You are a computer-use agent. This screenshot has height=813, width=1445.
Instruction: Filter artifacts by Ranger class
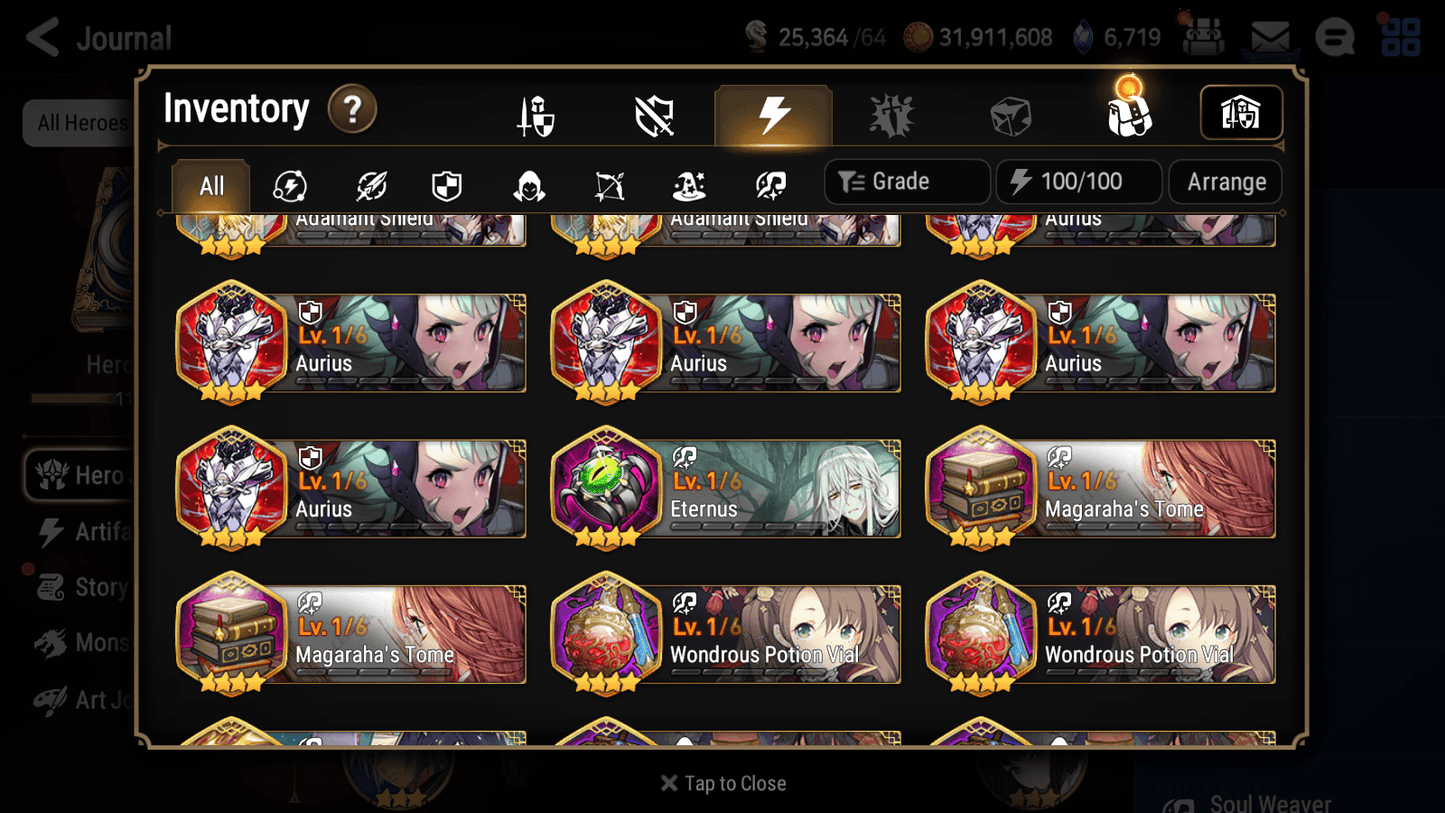608,181
